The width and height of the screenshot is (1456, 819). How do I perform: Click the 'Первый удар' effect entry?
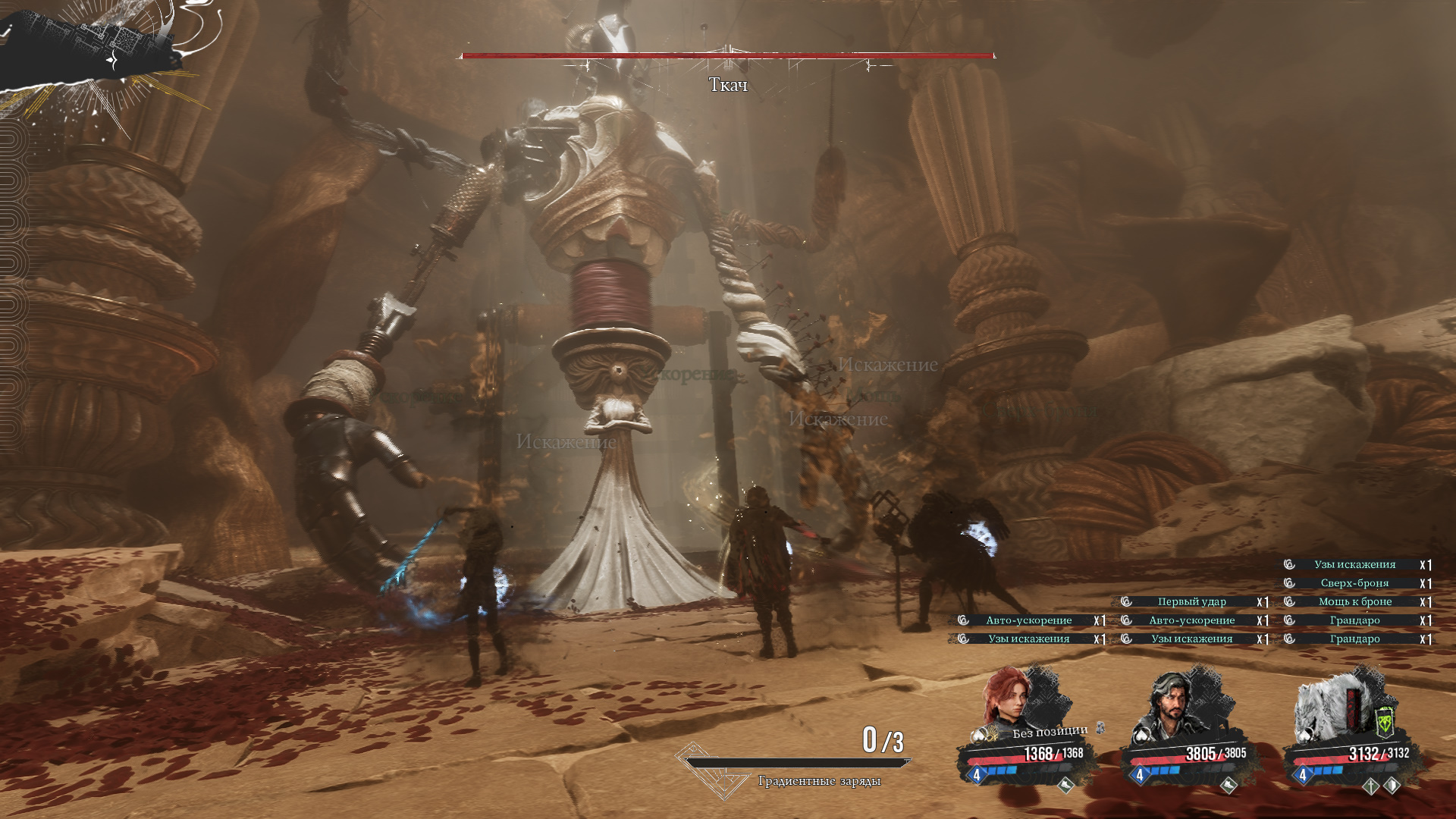[x=1191, y=601]
